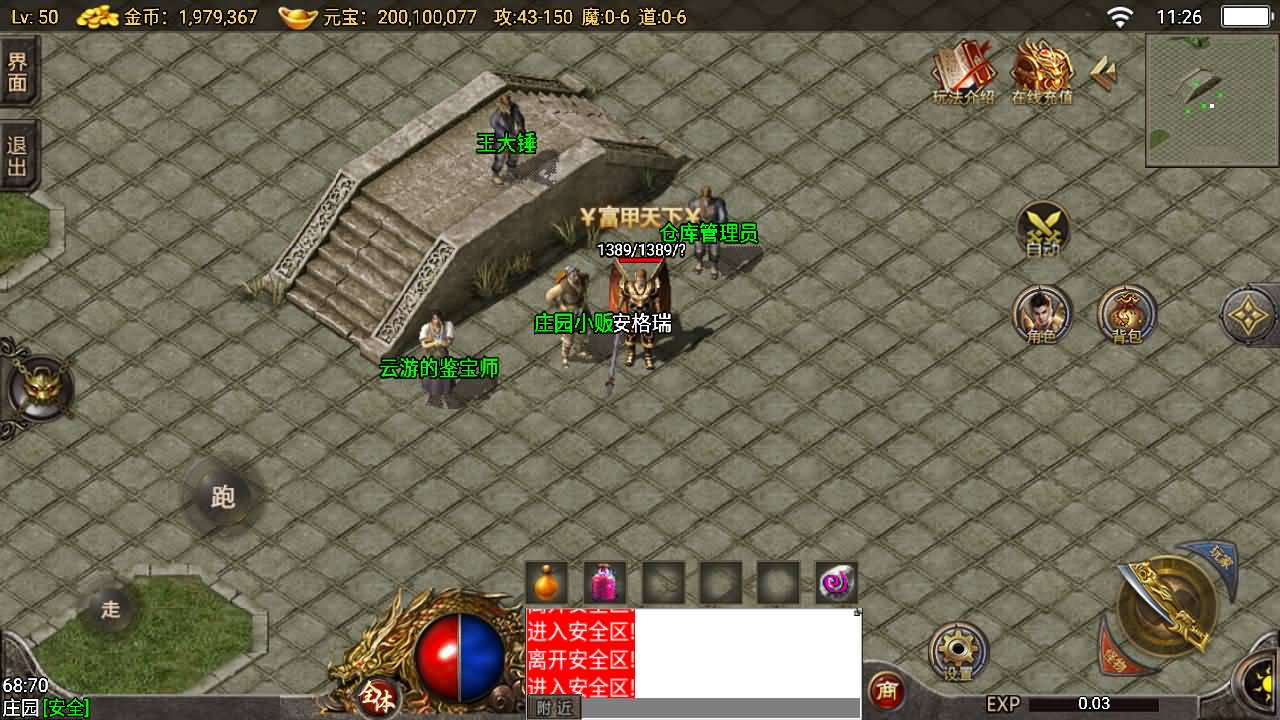This screenshot has width=1280, height=720.
Task: Open the 设置 settings gear icon
Action: [957, 649]
